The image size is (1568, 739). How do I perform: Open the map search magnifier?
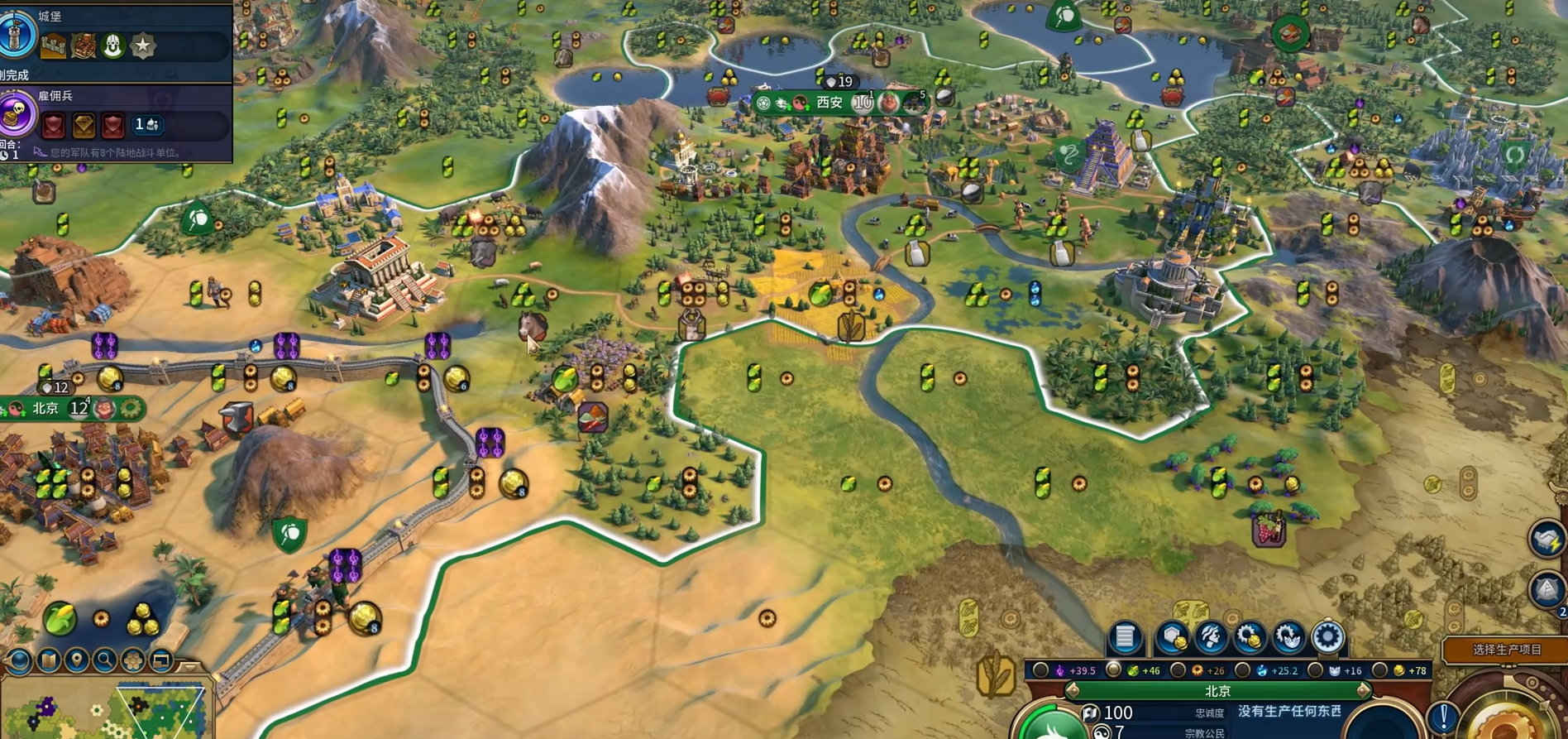(x=105, y=660)
